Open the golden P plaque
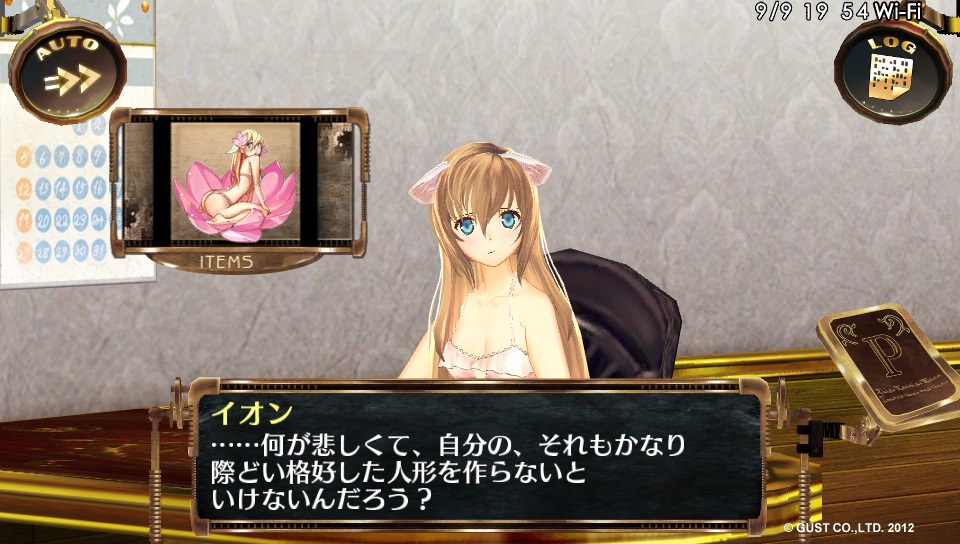 (884, 363)
